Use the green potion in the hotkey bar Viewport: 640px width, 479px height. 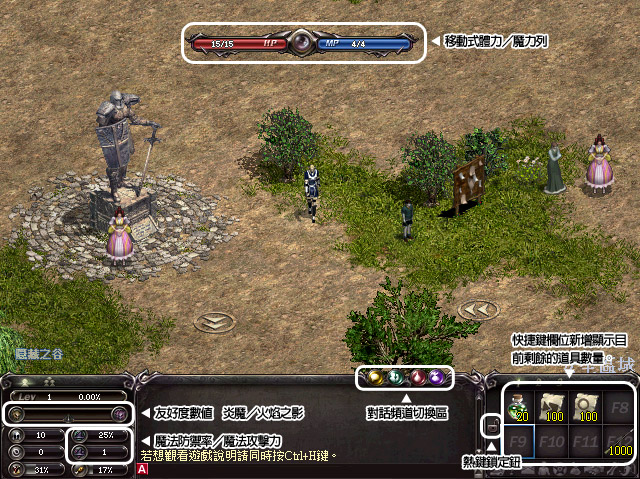520,404
